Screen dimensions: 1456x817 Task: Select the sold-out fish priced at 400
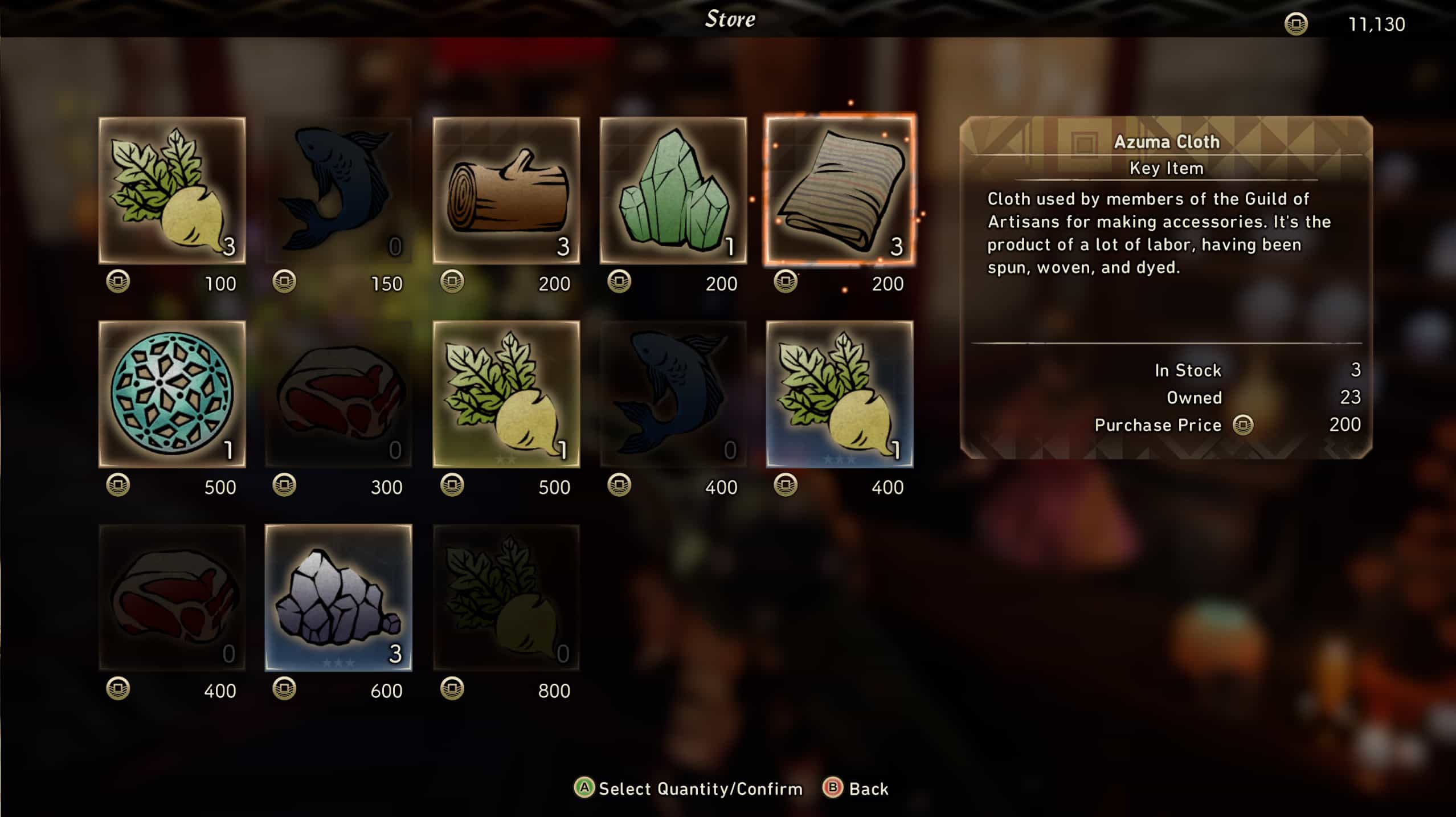click(x=673, y=394)
